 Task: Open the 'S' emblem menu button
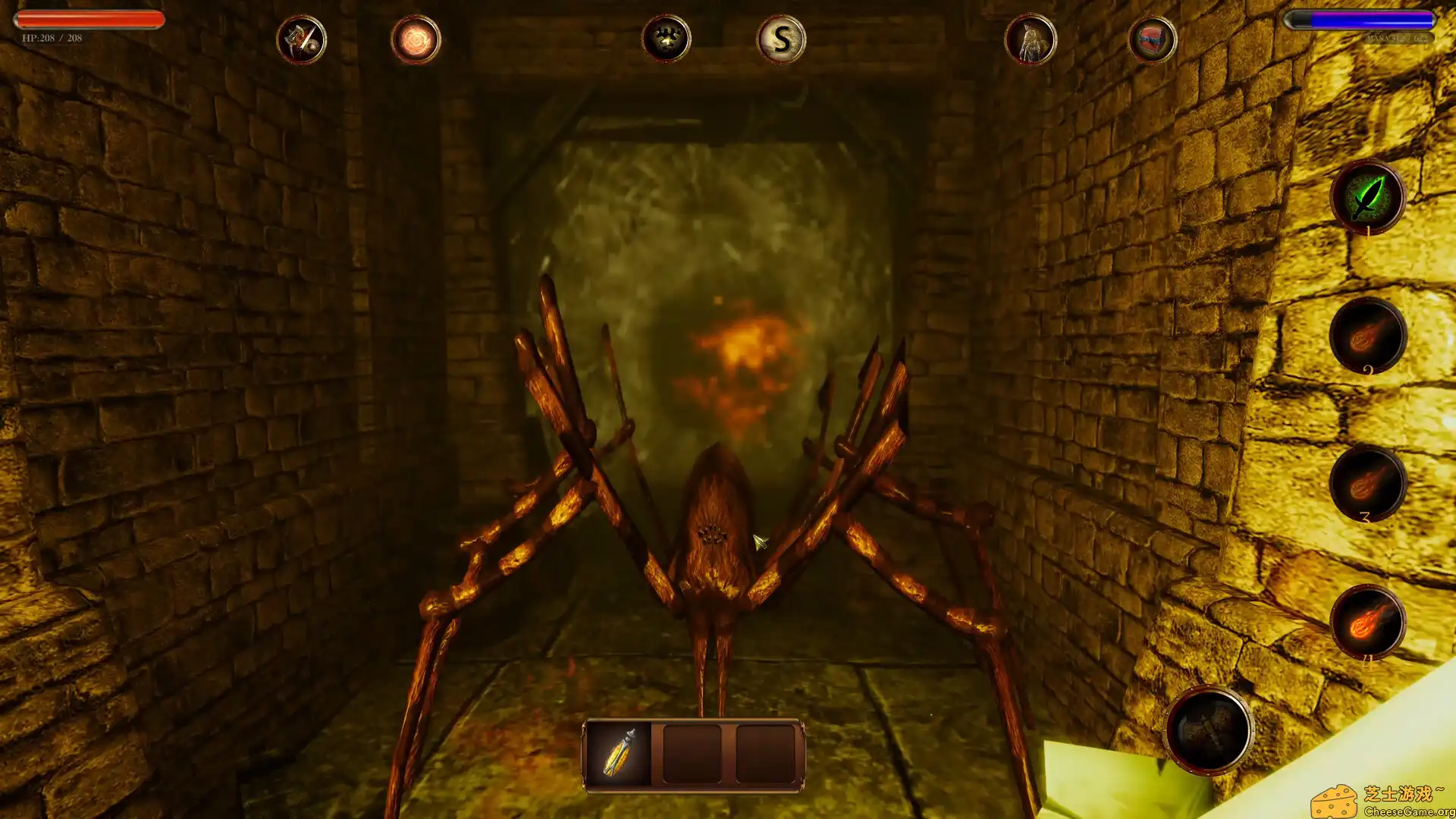pos(783,40)
